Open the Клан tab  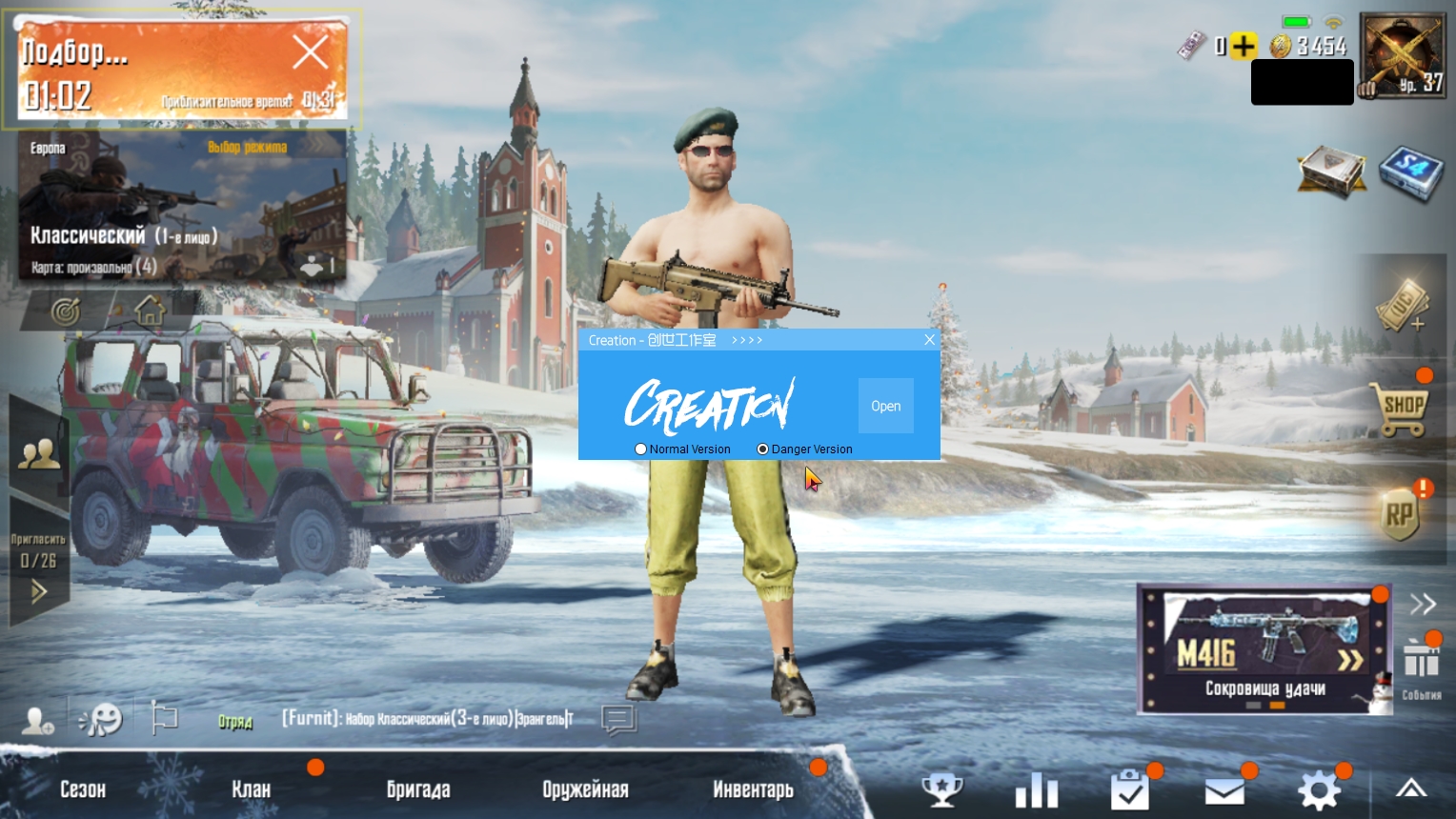pyautogui.click(x=253, y=789)
